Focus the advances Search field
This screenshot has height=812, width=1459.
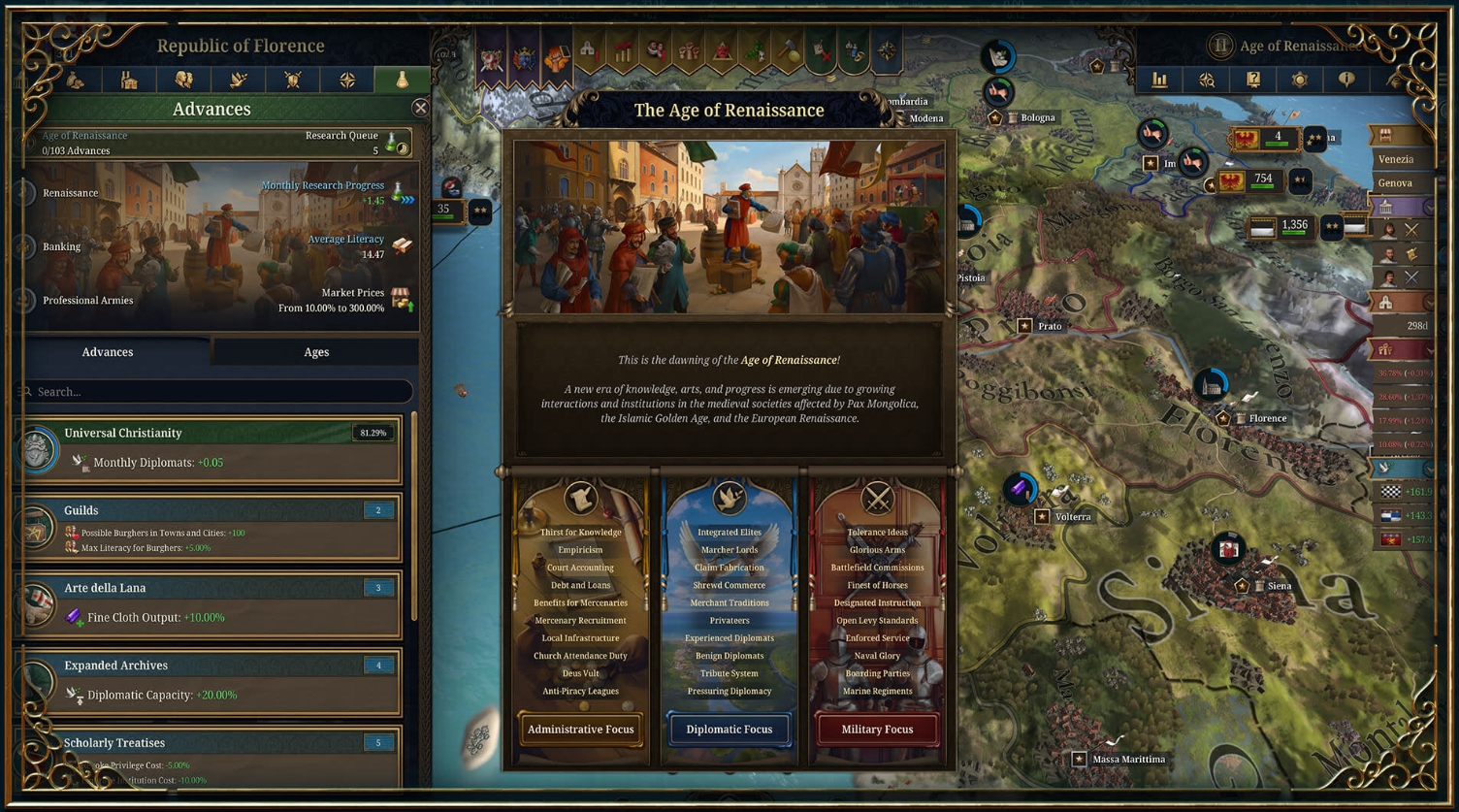click(x=218, y=392)
